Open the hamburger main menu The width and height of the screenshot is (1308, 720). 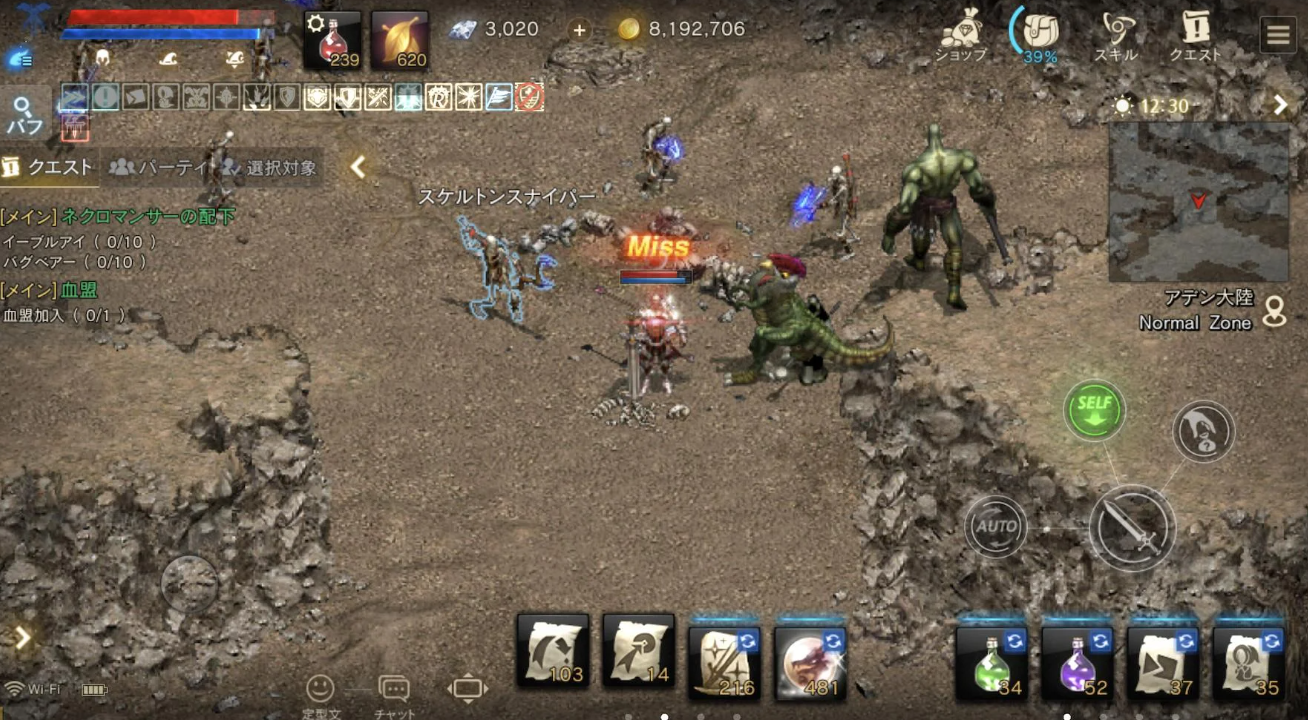[x=1278, y=35]
